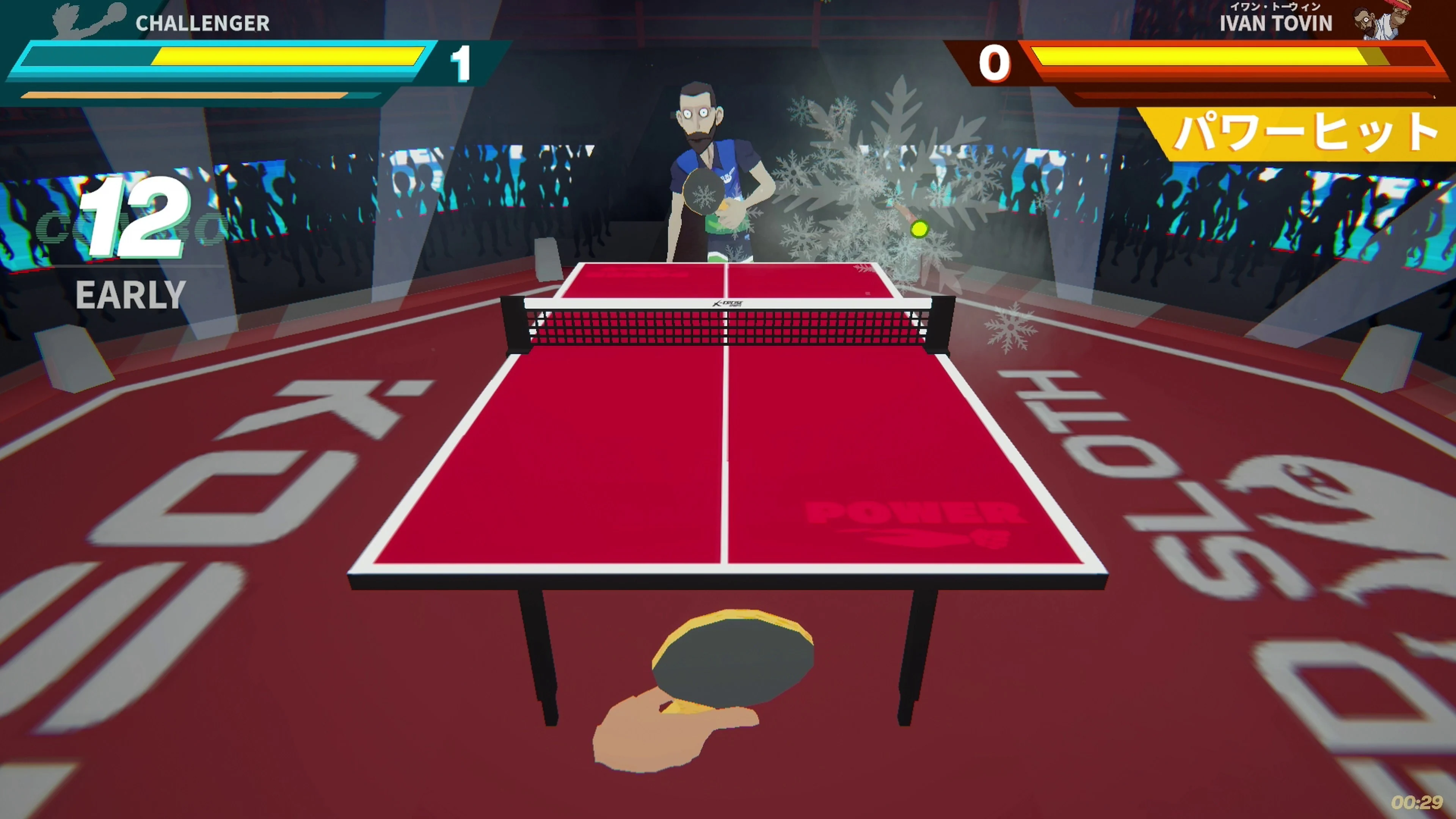This screenshot has height=819, width=1456.
Task: Select the IVAN TOVIN name tab
Action: point(1277,24)
